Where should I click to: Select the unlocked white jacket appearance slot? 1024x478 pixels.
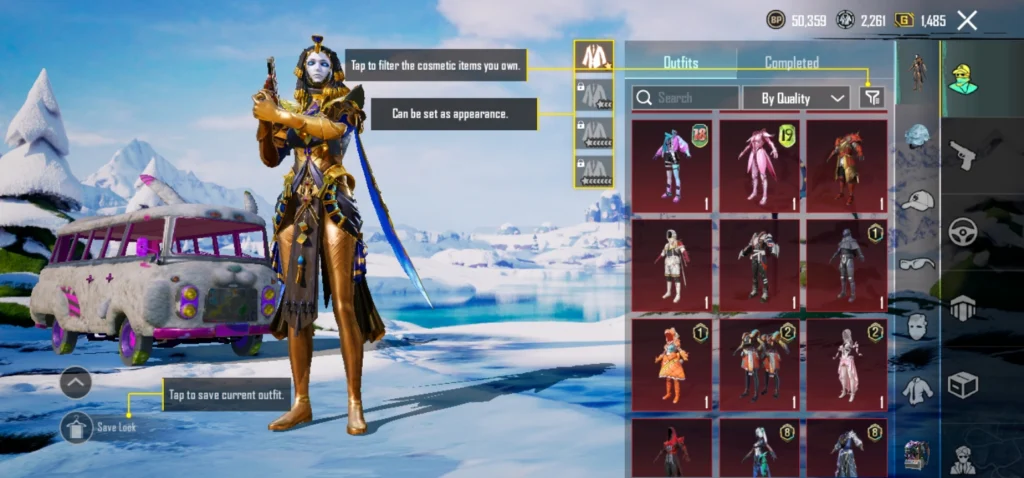point(594,57)
